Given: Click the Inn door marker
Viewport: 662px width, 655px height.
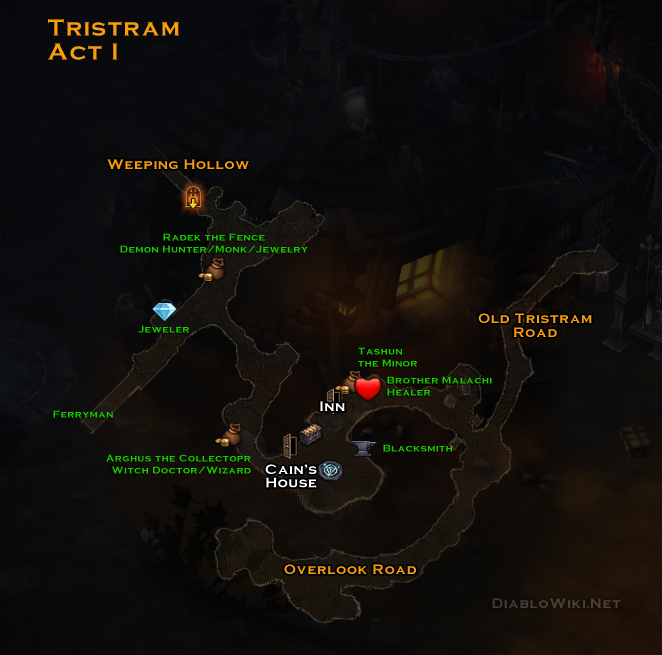Looking at the screenshot, I should (333, 392).
